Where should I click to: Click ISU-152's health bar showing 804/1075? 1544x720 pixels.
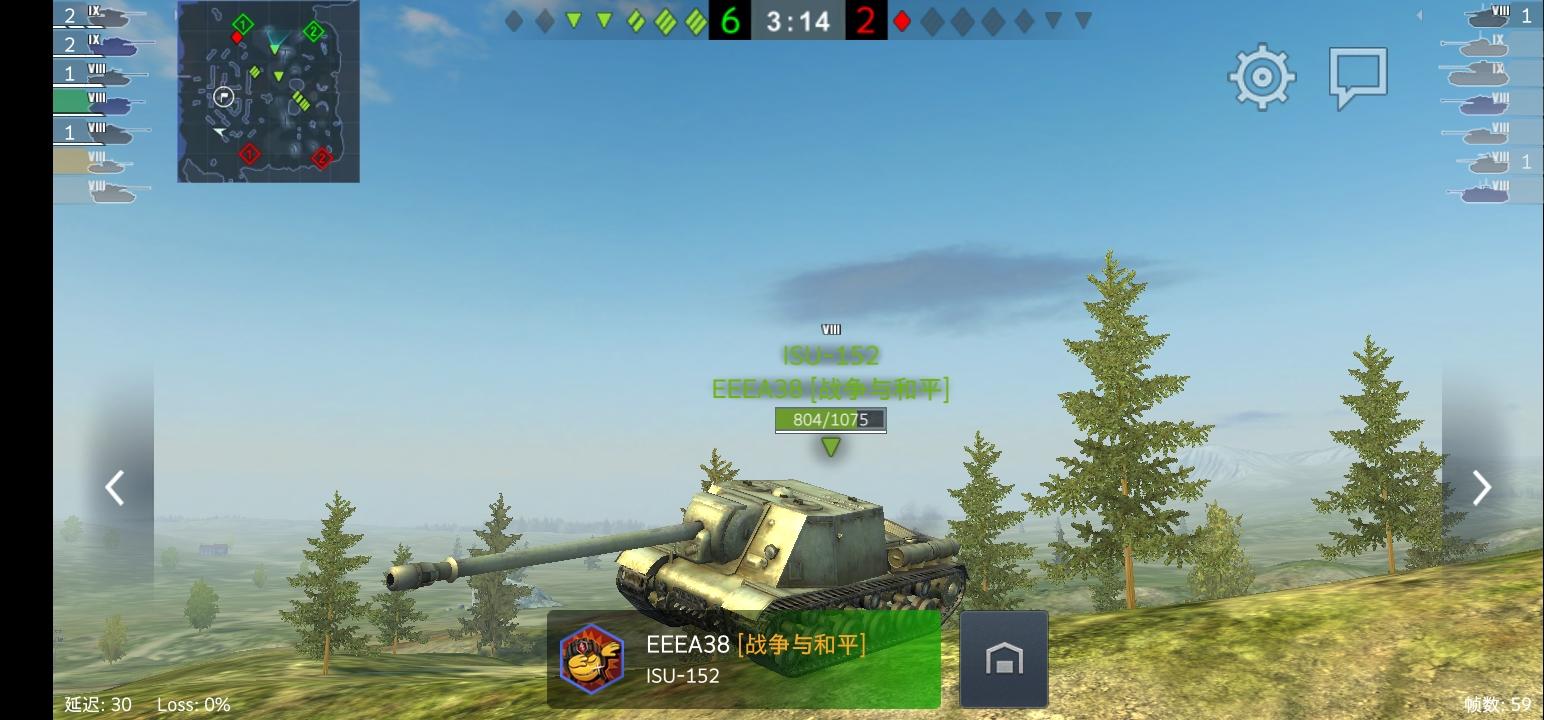(829, 420)
